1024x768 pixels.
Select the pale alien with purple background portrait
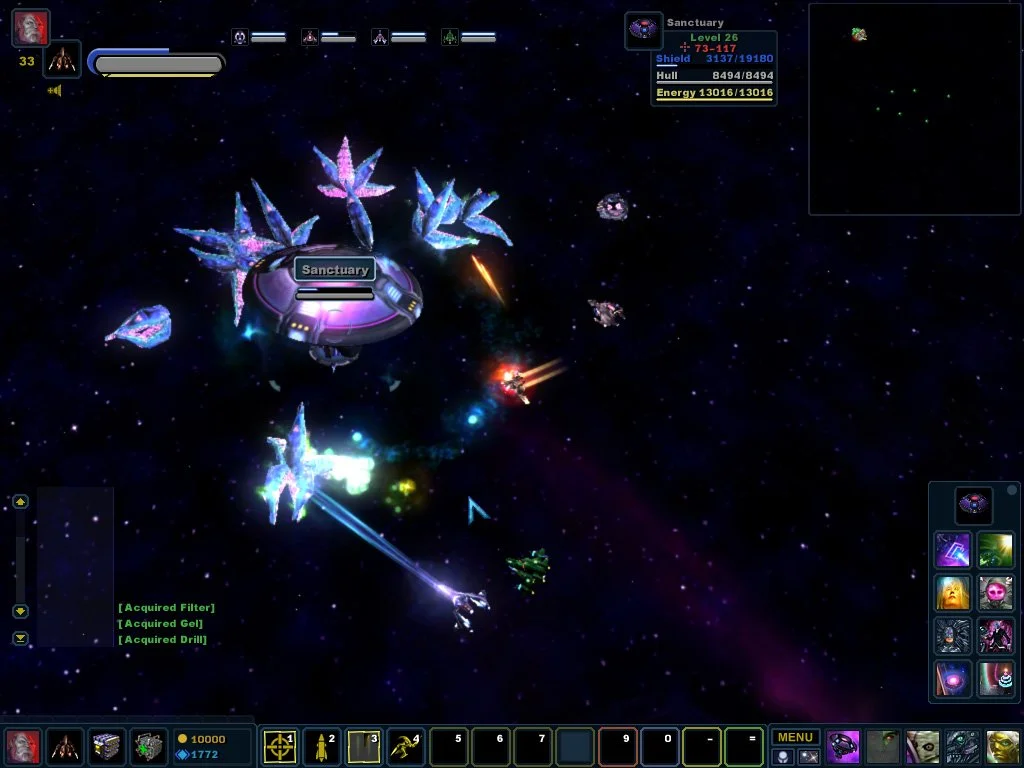tap(923, 746)
